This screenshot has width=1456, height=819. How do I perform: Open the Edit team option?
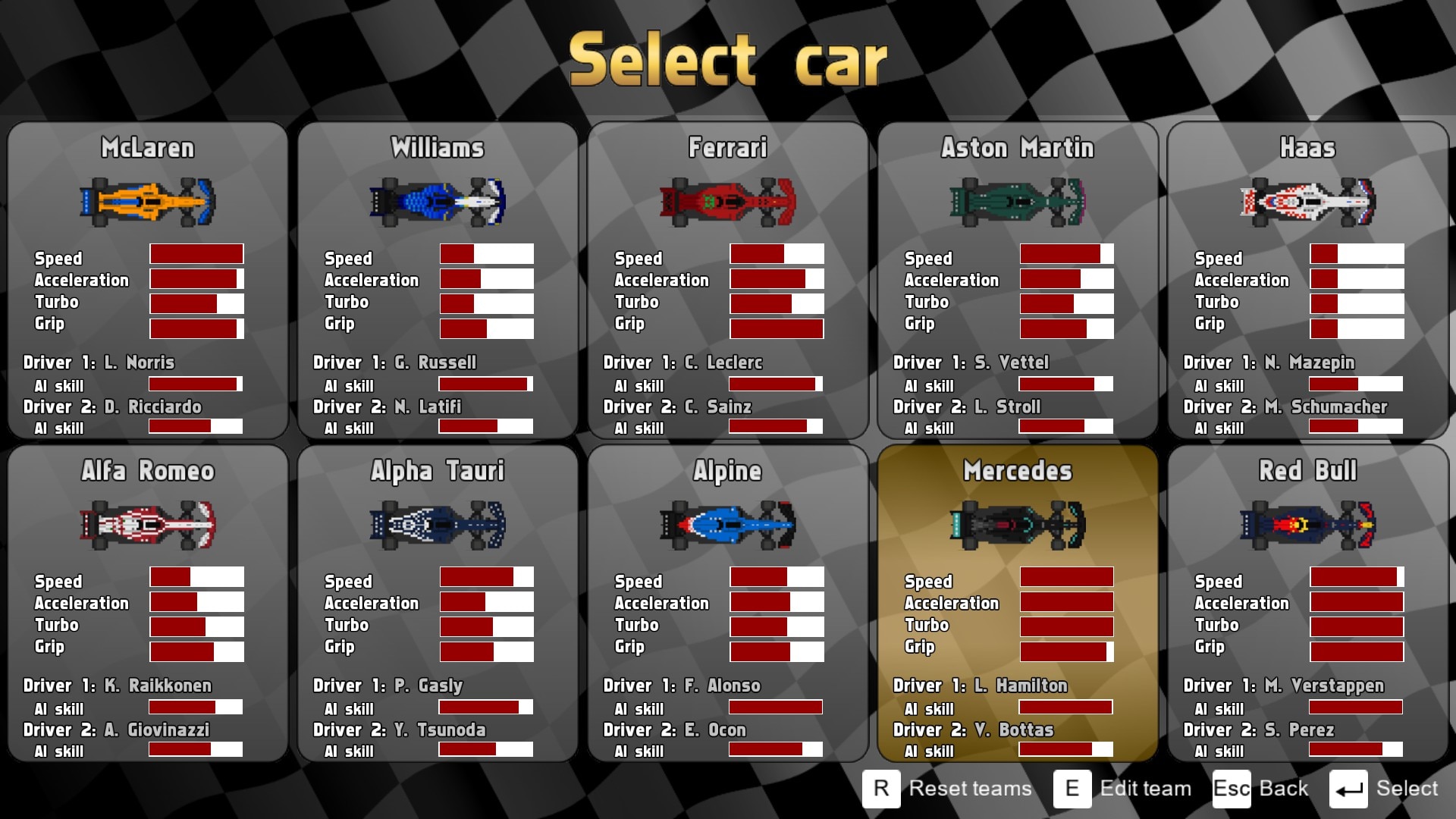pyautogui.click(x=1123, y=789)
